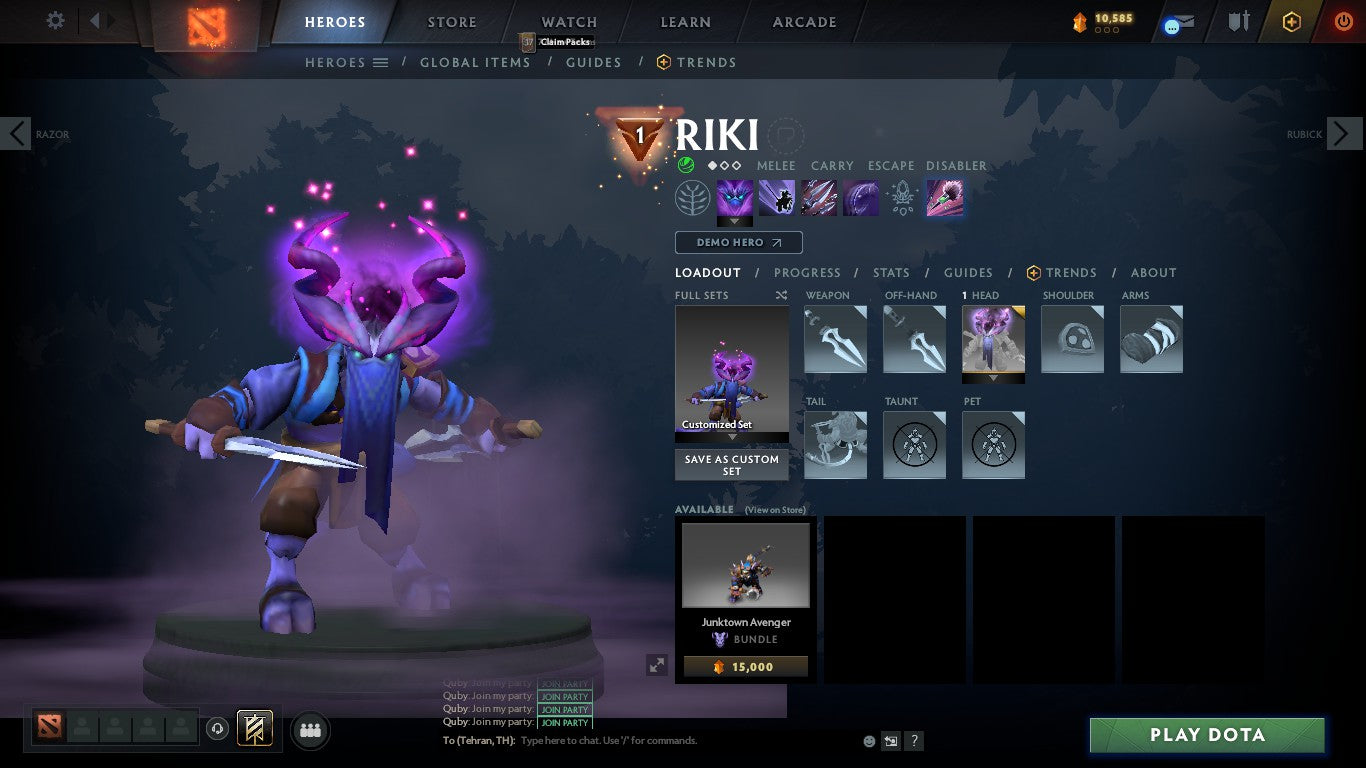1366x768 pixels.
Task: Expand the chevron under the Customized Set thumbnail
Action: point(731,438)
